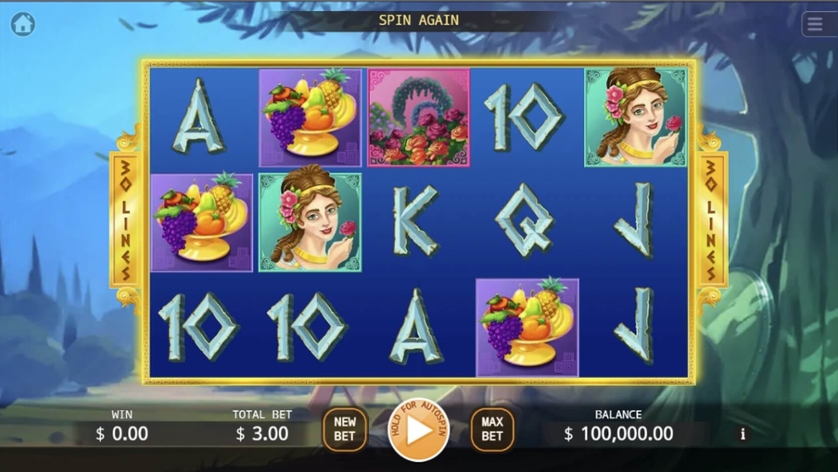838x472 pixels.
Task: Click the left 30 Lines banner
Action: (x=126, y=219)
